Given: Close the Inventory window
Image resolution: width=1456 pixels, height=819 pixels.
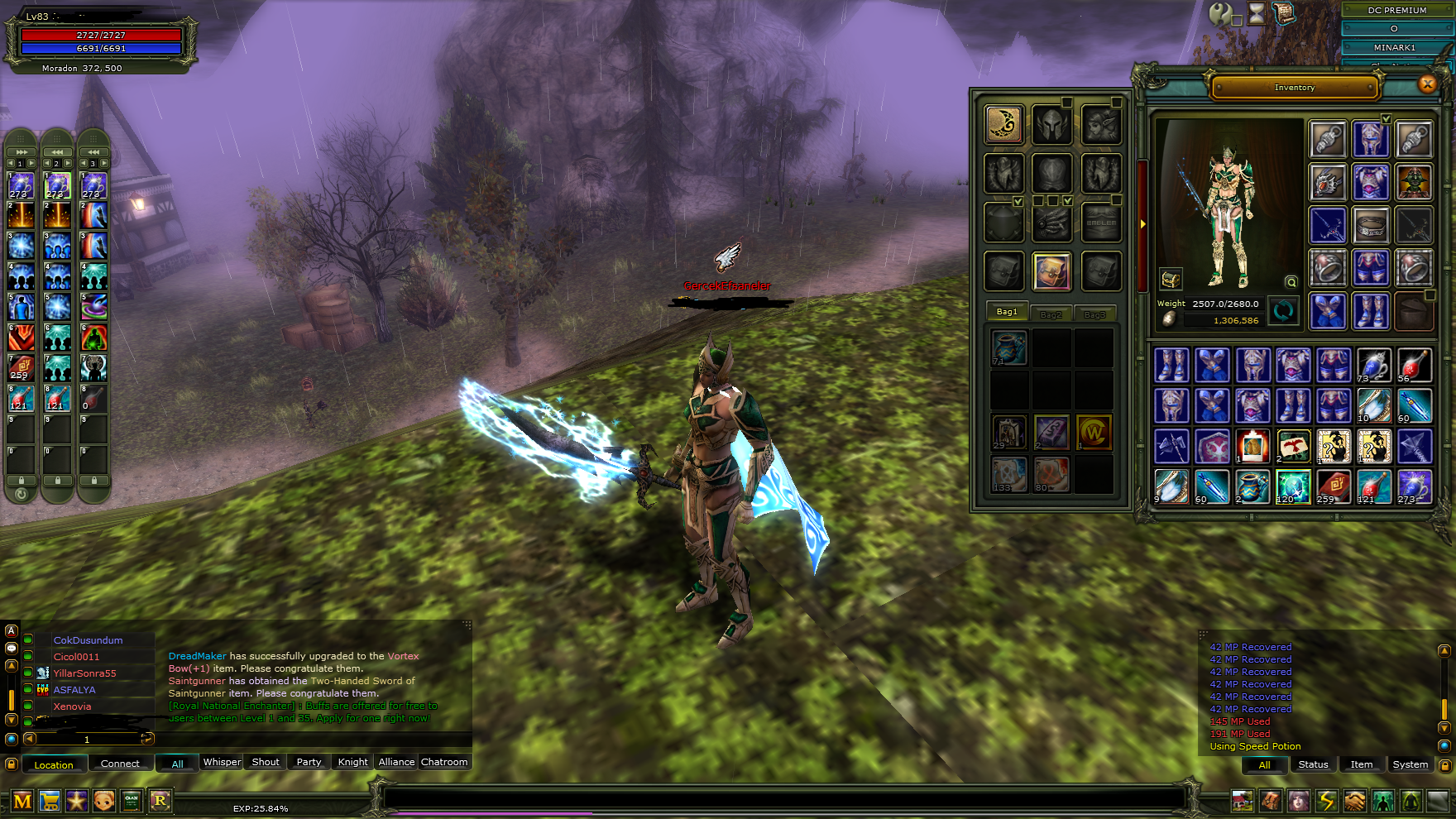Looking at the screenshot, I should tap(1427, 84).
